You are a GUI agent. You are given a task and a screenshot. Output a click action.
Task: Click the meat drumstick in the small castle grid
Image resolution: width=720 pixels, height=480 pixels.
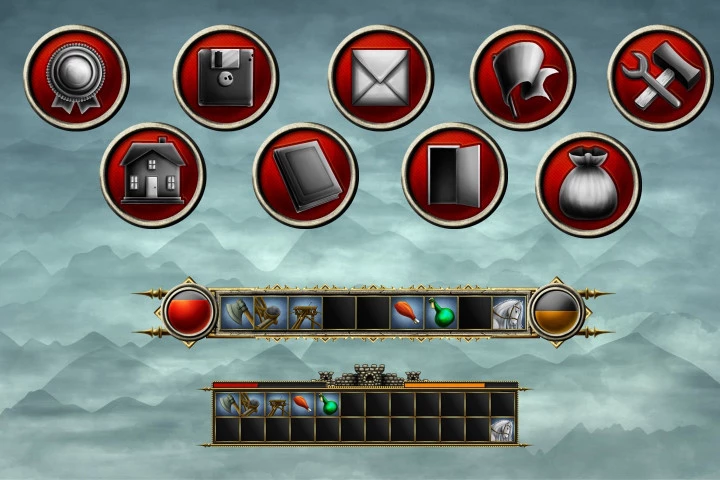tap(302, 405)
